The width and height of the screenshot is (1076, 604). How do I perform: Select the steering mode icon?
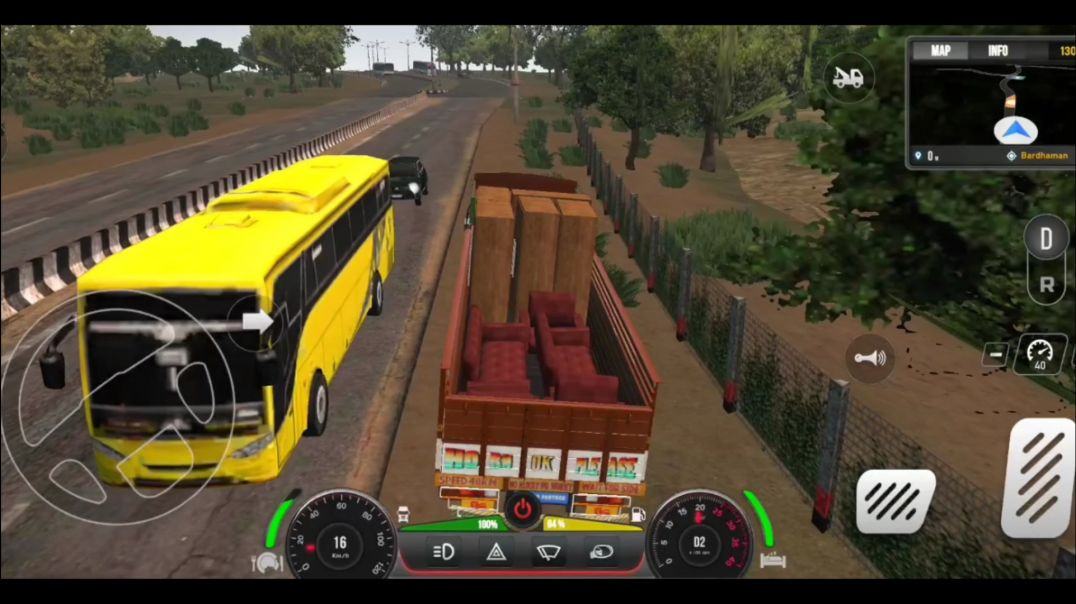pyautogui.click(x=267, y=563)
